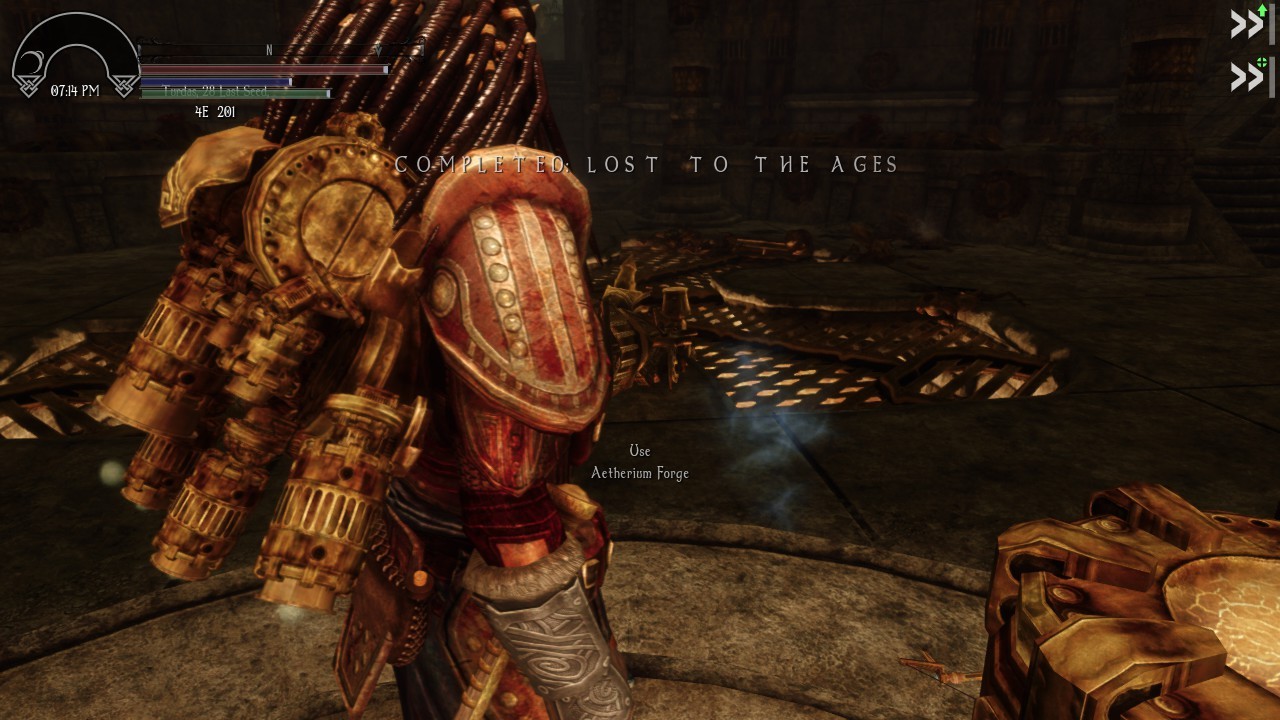Click the W marker on the compass

click(378, 49)
